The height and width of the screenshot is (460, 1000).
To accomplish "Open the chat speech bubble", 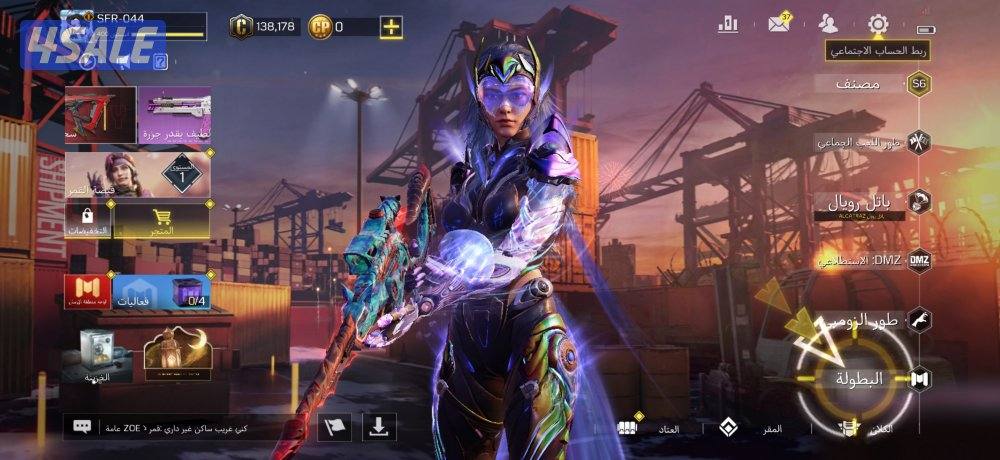I will coord(82,427).
